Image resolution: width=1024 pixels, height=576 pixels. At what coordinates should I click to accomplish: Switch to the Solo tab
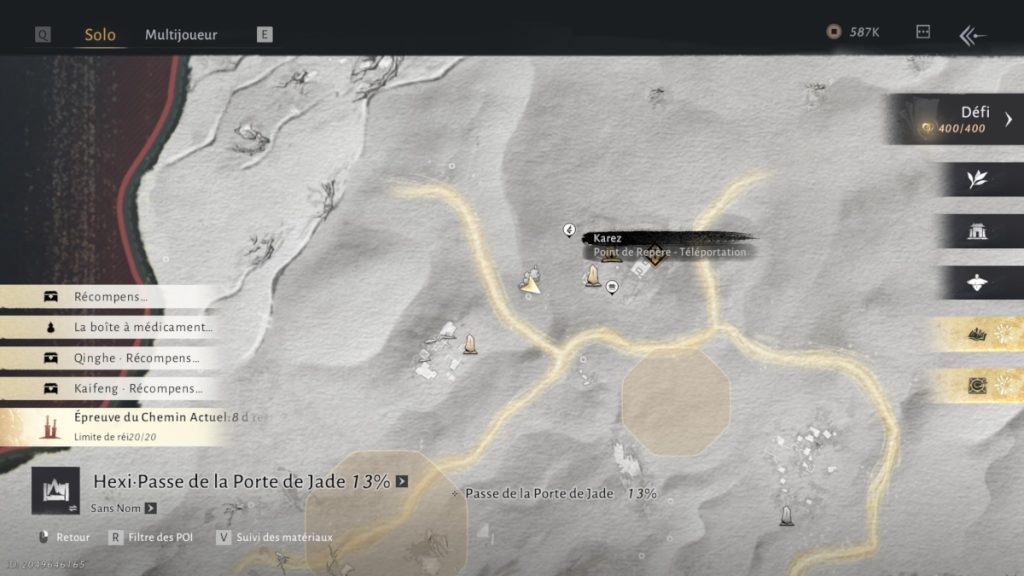(x=100, y=35)
